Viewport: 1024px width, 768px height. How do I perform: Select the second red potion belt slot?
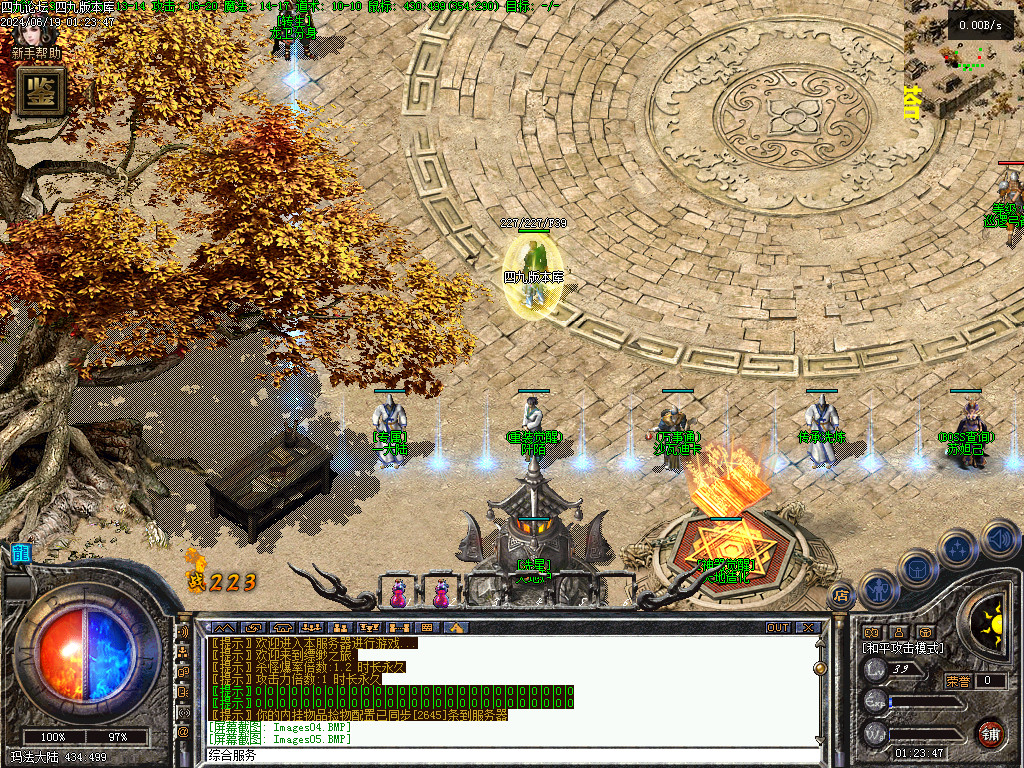point(441,594)
